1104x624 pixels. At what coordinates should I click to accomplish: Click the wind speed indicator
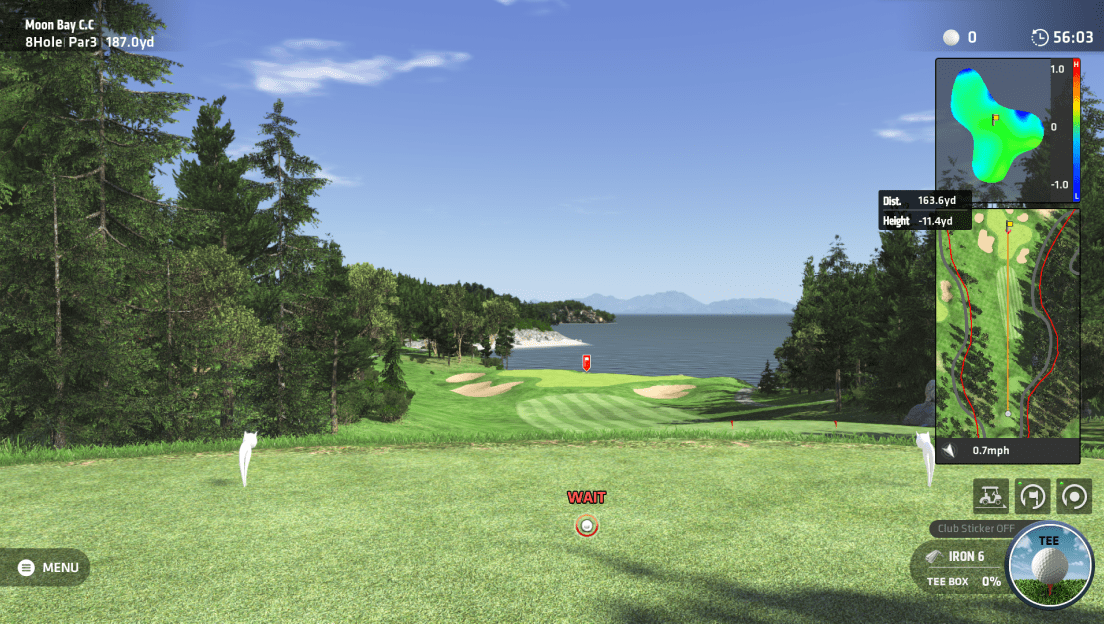pos(990,451)
